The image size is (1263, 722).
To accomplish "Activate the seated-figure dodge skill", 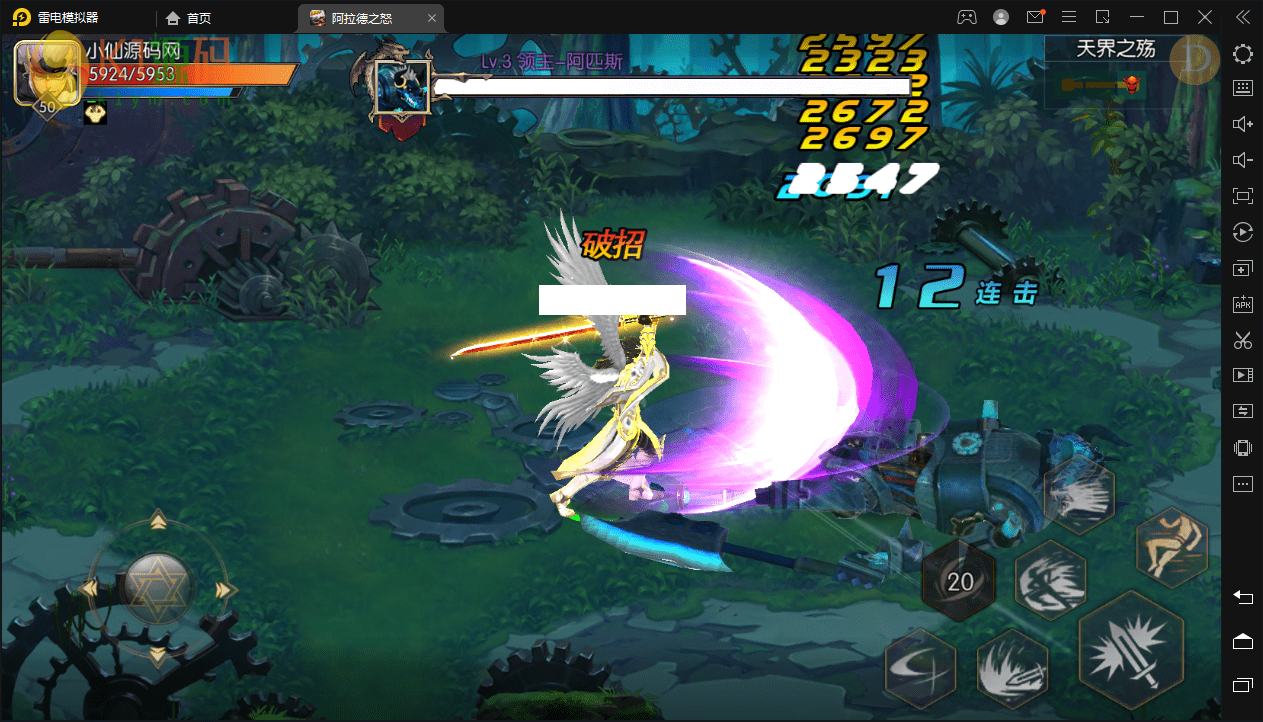I will pyautogui.click(x=1172, y=546).
